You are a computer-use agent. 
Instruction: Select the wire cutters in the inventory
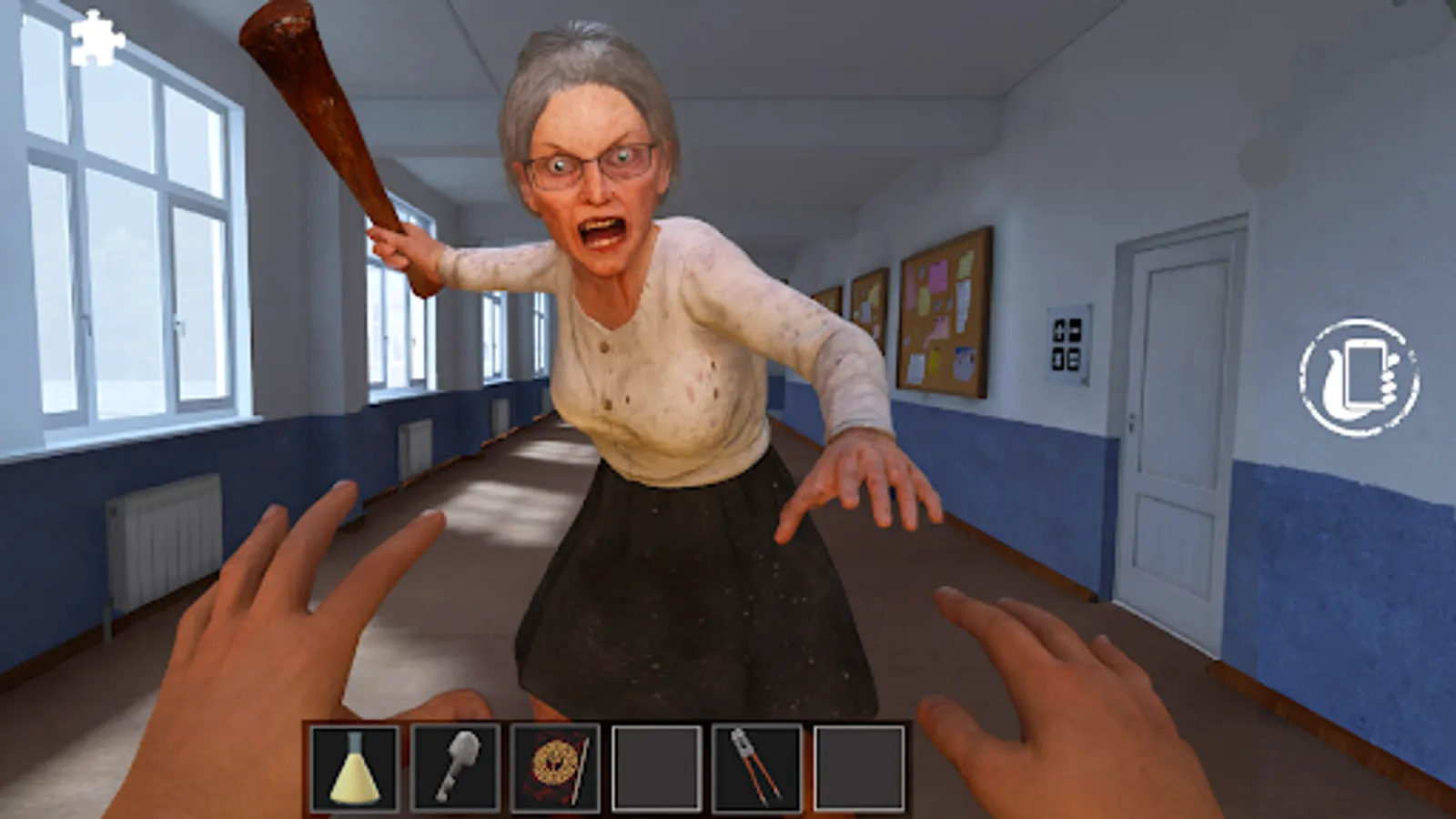pyautogui.click(x=758, y=767)
